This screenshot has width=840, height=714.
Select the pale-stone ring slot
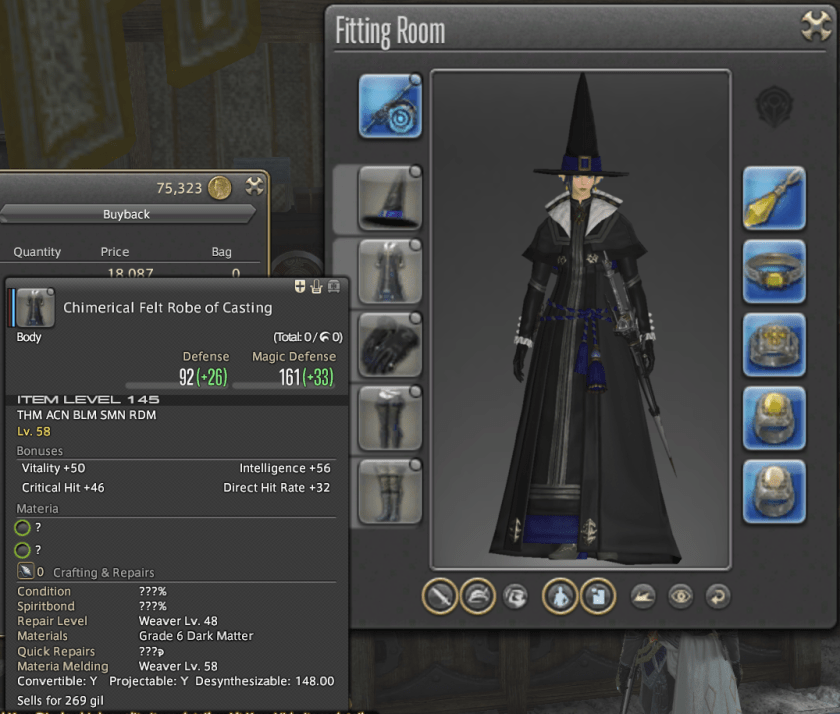(x=774, y=490)
